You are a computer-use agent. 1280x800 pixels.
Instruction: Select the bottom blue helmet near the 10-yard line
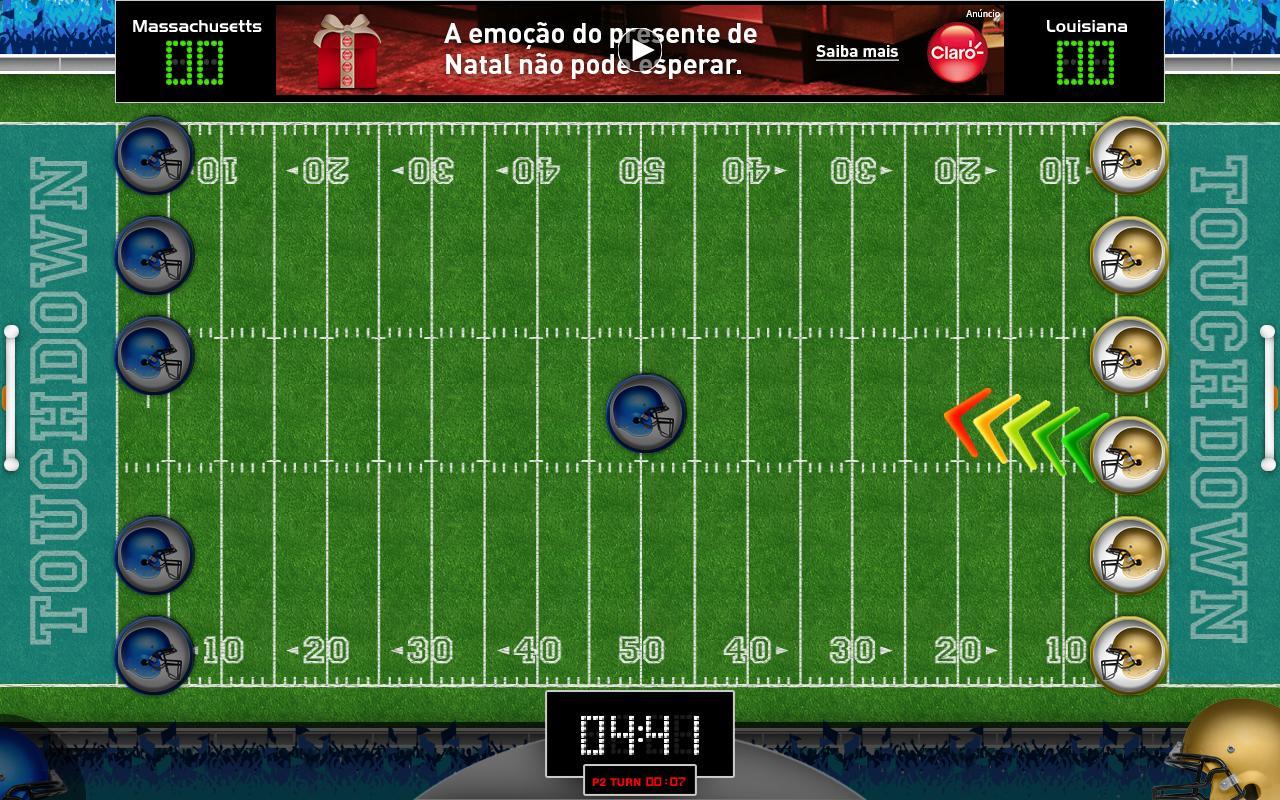[x=155, y=655]
